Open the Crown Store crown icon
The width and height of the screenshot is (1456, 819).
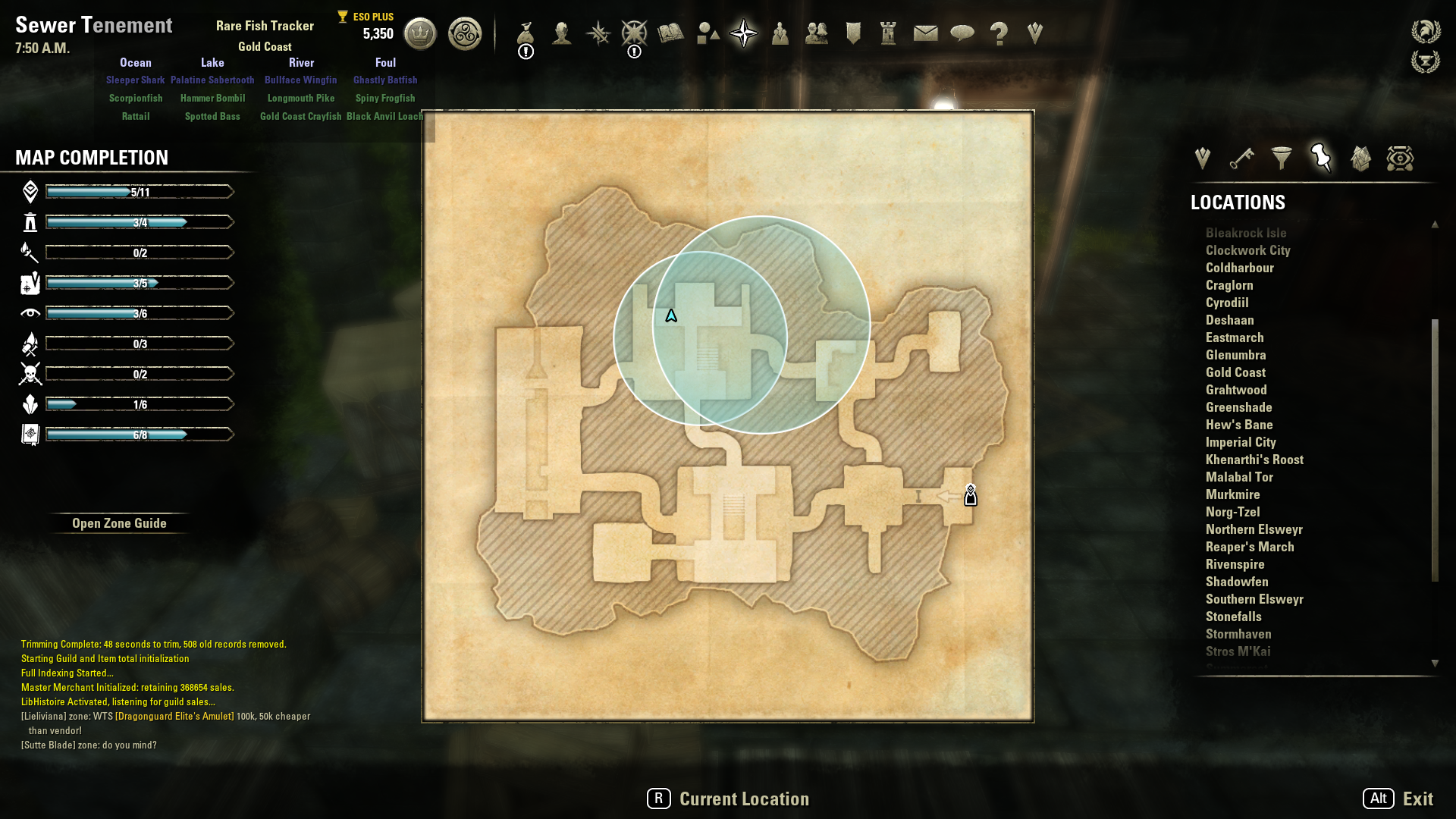point(420,33)
